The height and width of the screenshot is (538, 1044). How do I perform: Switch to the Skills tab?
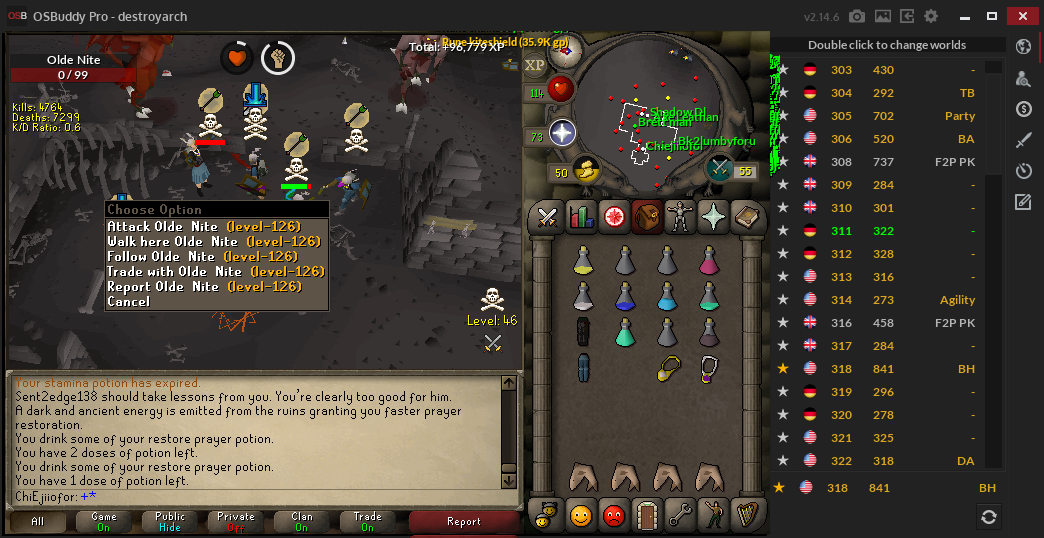click(581, 216)
